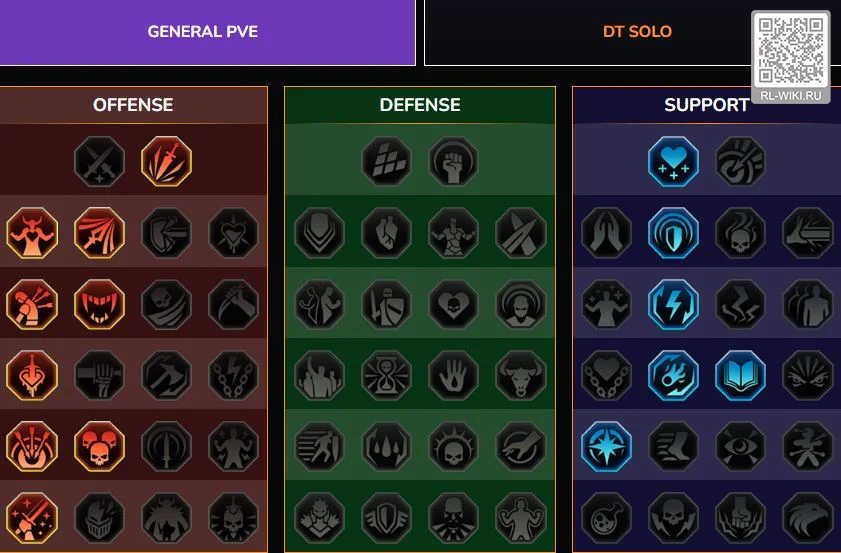Screen dimensions: 841x553
Task: Select the eagle head support mastery
Action: tap(808, 517)
